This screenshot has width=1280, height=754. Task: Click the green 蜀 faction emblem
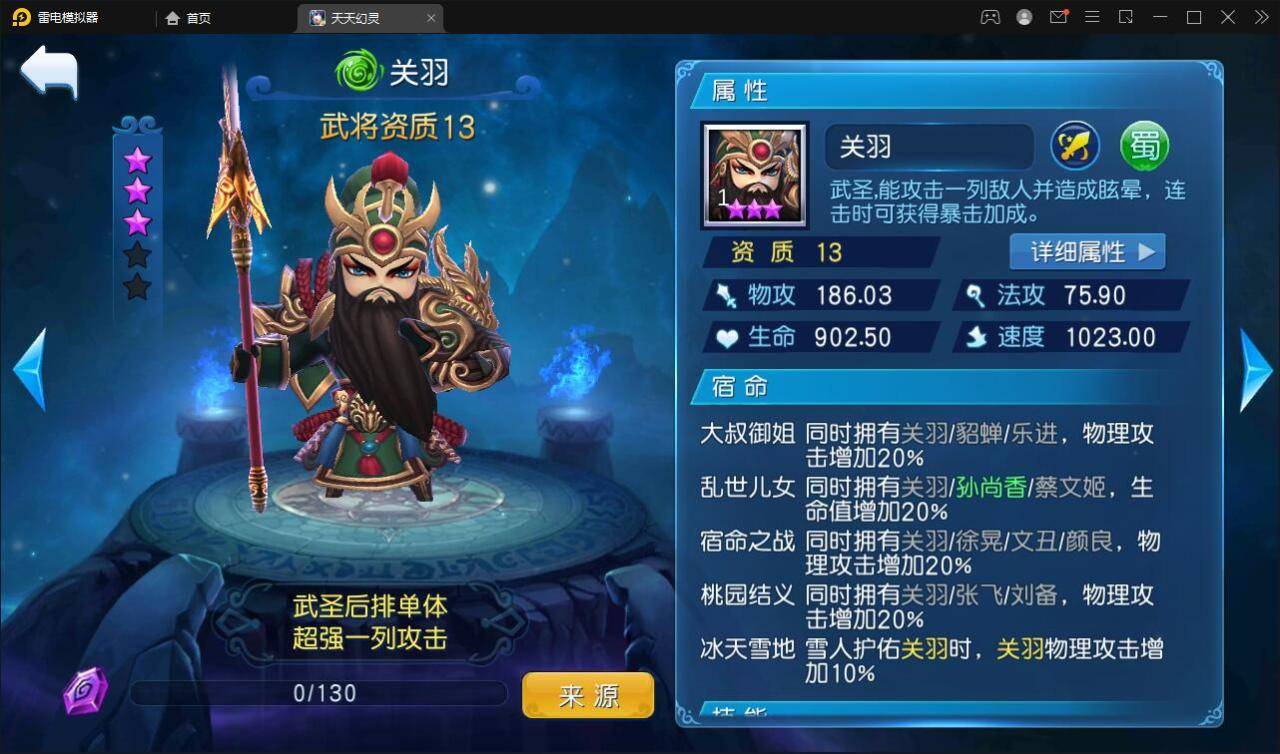pyautogui.click(x=1146, y=146)
